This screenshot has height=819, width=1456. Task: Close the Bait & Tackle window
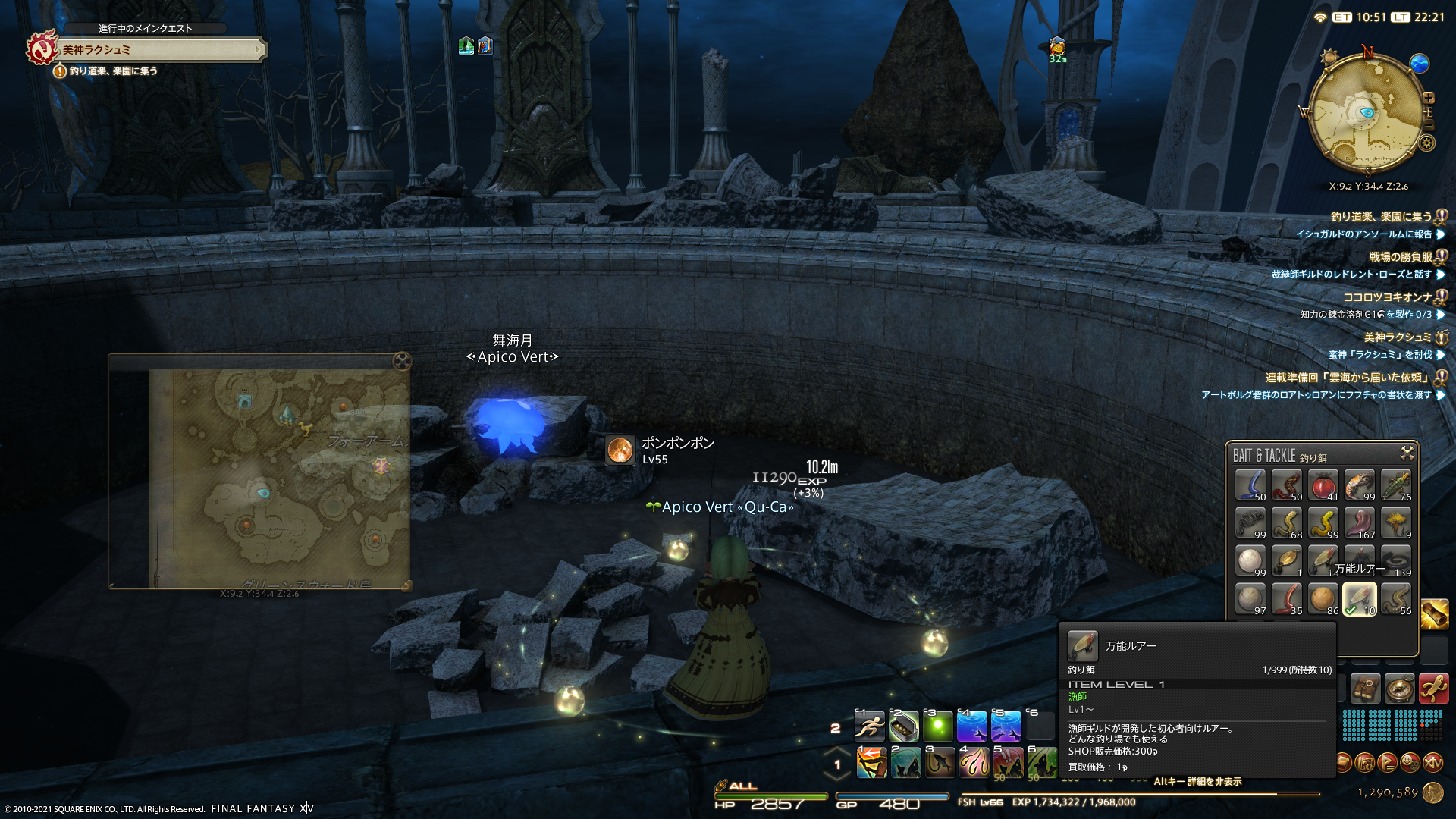[1407, 453]
